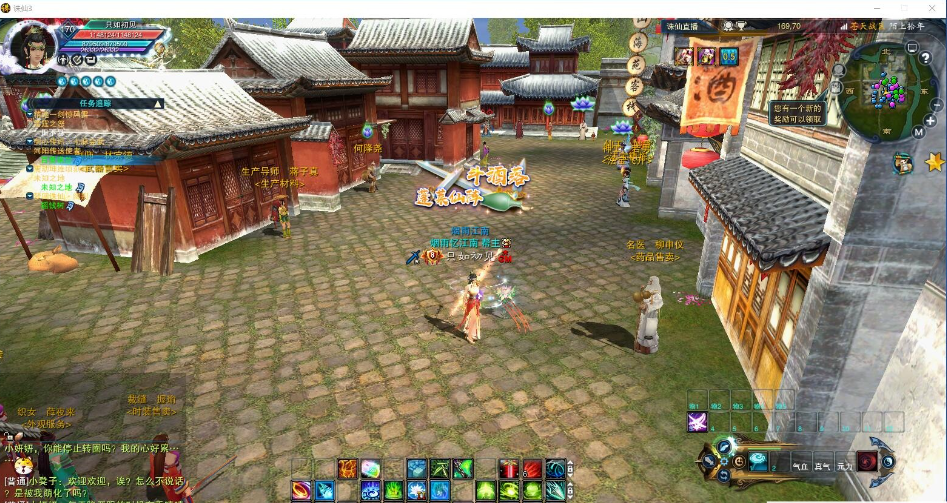Activate the purple slash skill slot
947x503 pixels.
pos(697,422)
